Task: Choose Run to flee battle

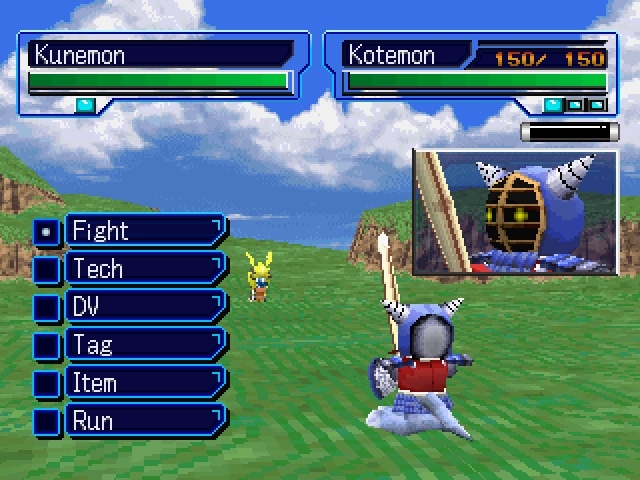Action: [145, 420]
